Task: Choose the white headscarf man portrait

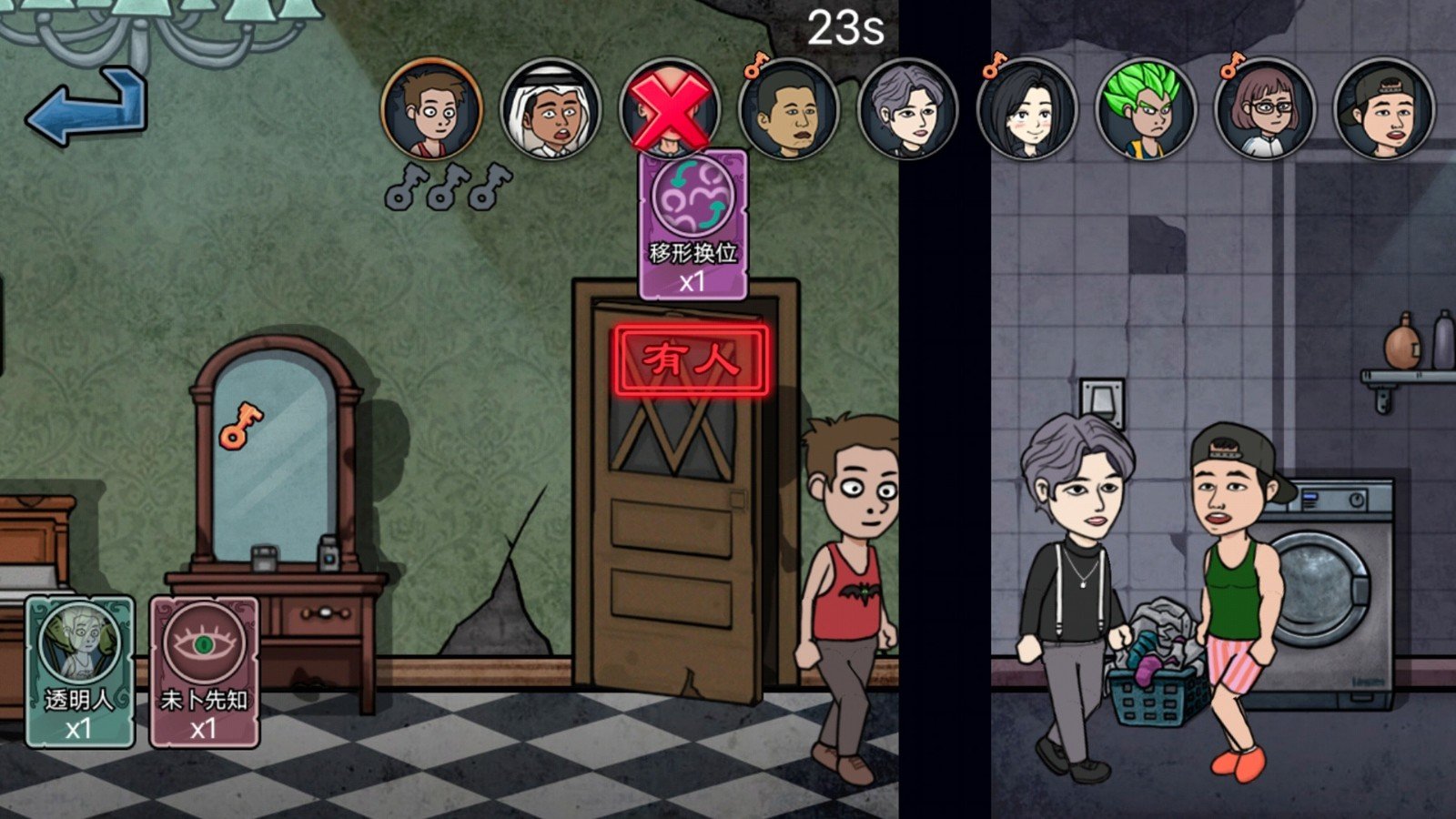Action: (551, 109)
